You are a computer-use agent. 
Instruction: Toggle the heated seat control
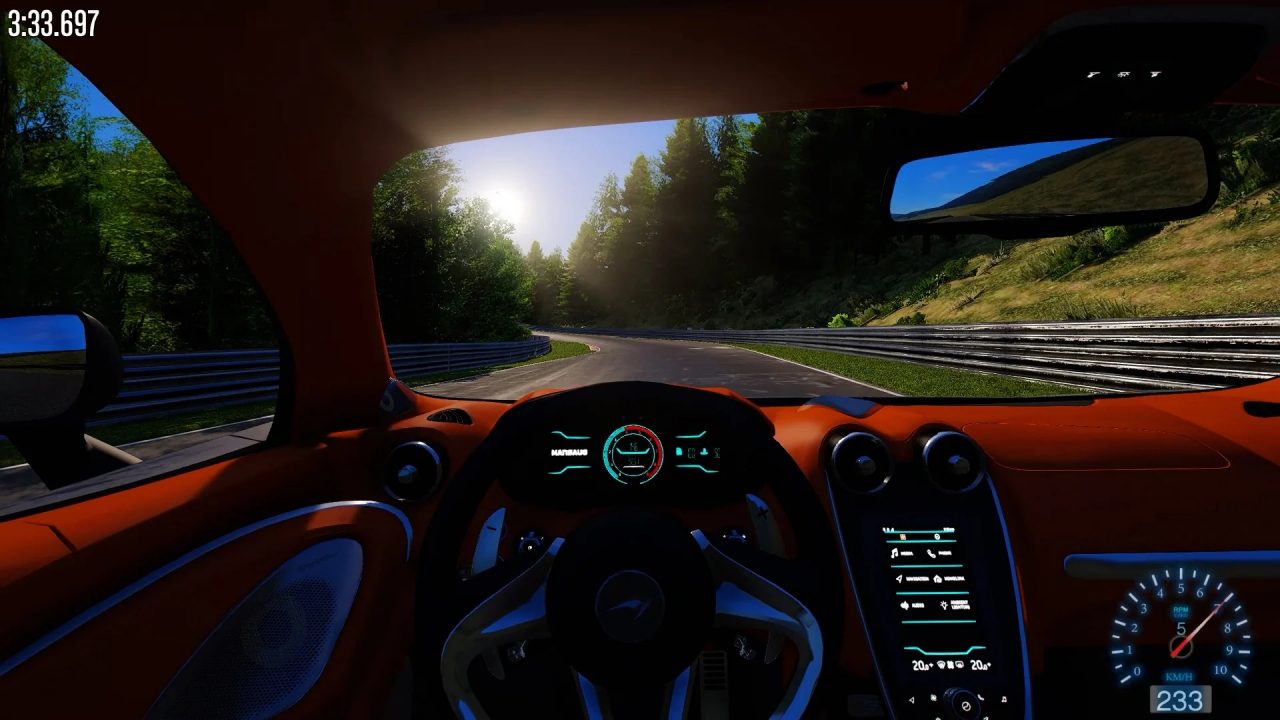[950, 665]
